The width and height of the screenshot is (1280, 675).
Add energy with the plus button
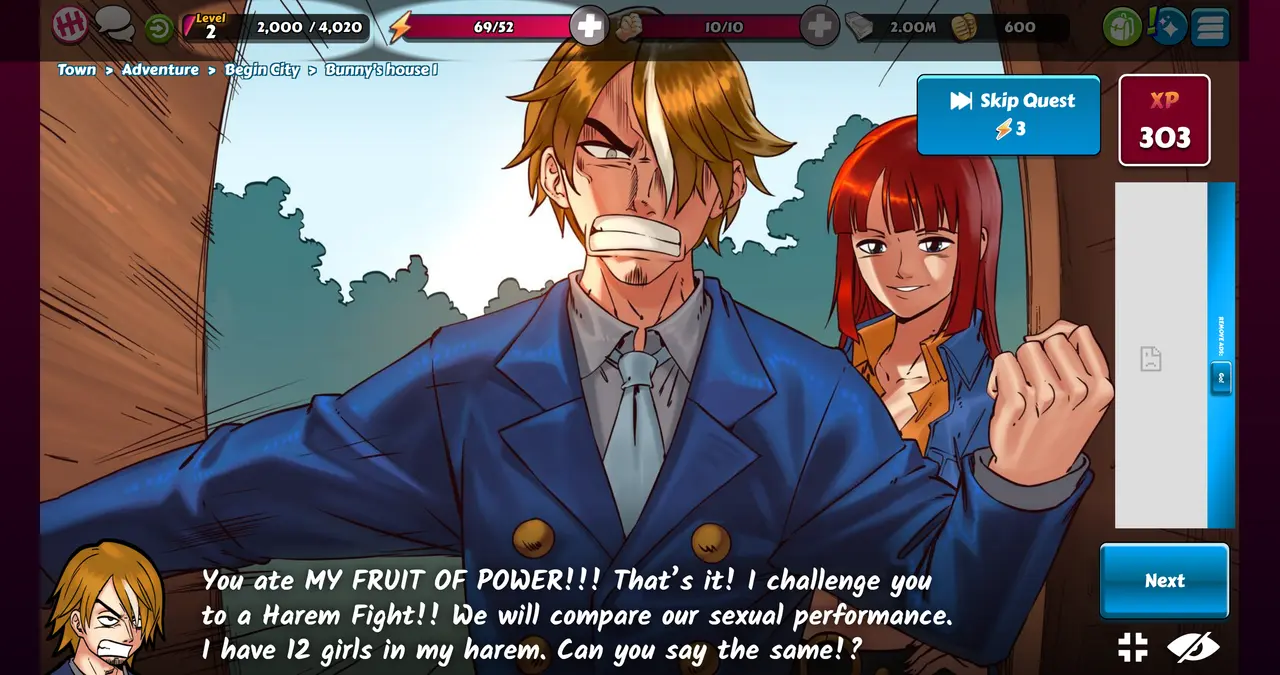(589, 27)
